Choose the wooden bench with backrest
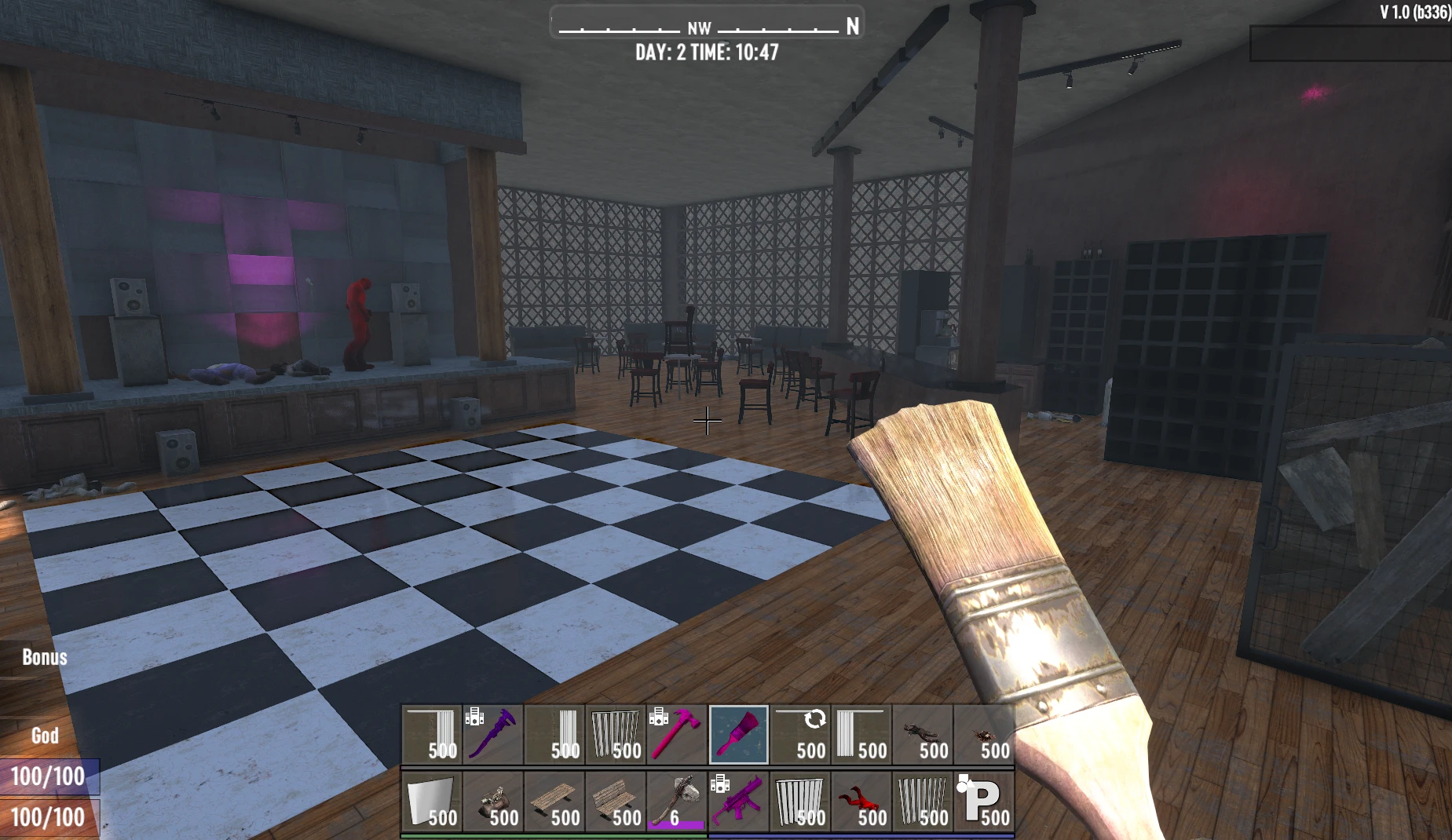This screenshot has height=840, width=1452. point(616,802)
